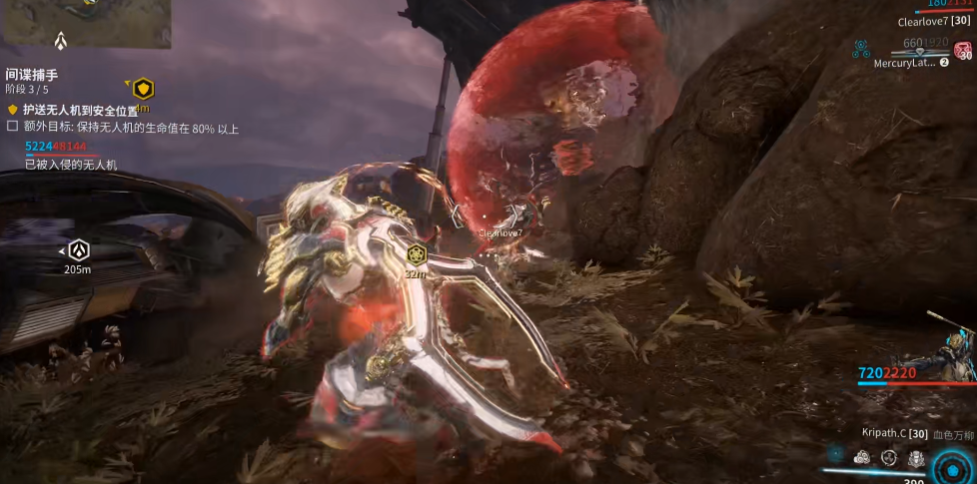Activate the armored figure third ability icon
This screenshot has height=484, width=977.
coord(916,457)
